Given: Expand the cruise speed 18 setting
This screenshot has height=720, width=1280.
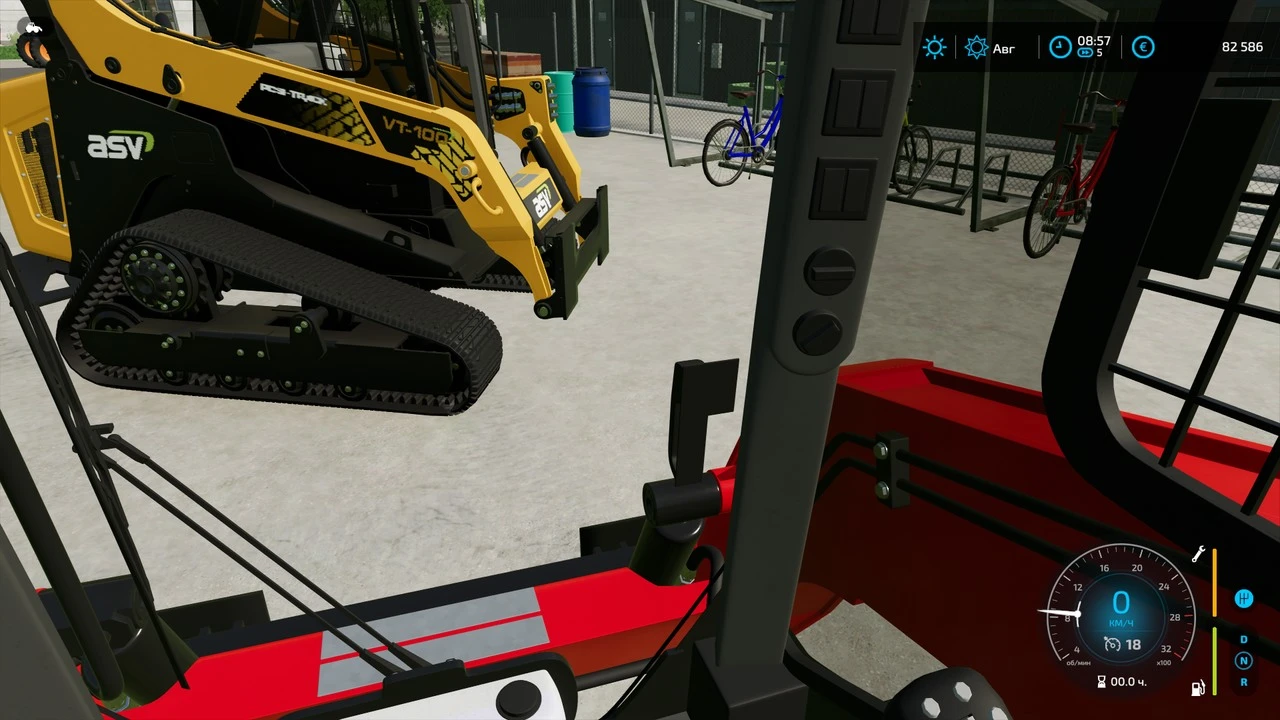Looking at the screenshot, I should 1133,645.
